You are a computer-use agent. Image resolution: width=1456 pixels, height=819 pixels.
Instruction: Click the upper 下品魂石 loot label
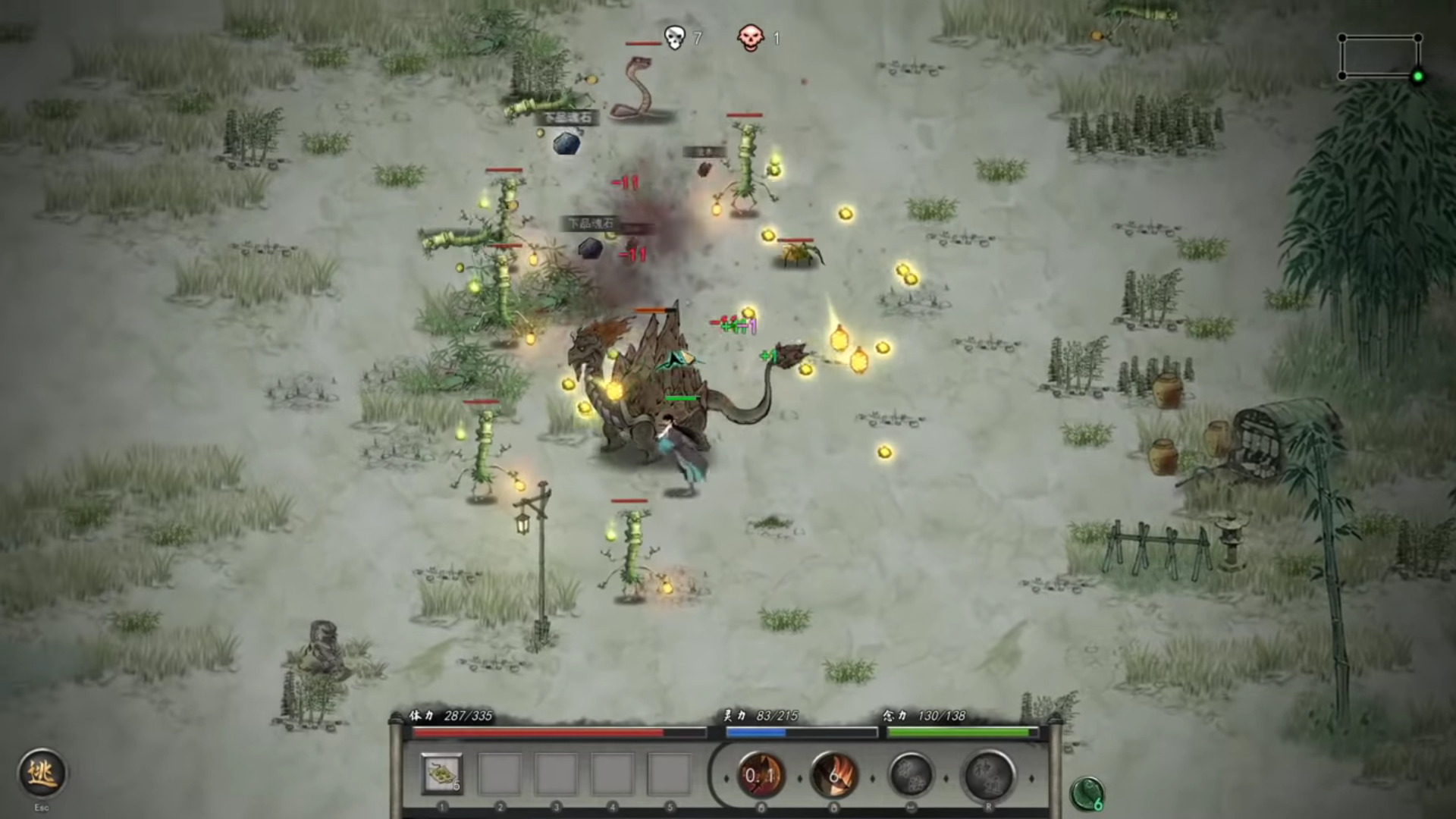coord(566,118)
